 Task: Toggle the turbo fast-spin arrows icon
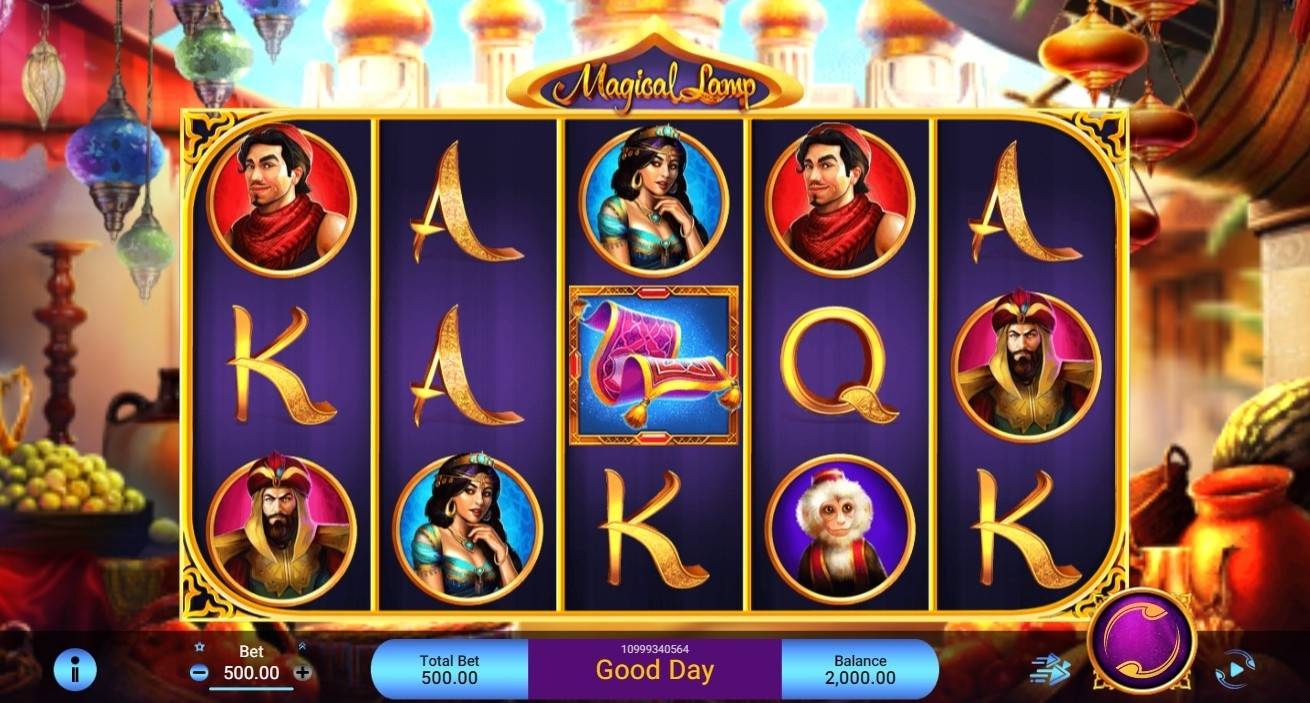(x=1049, y=669)
